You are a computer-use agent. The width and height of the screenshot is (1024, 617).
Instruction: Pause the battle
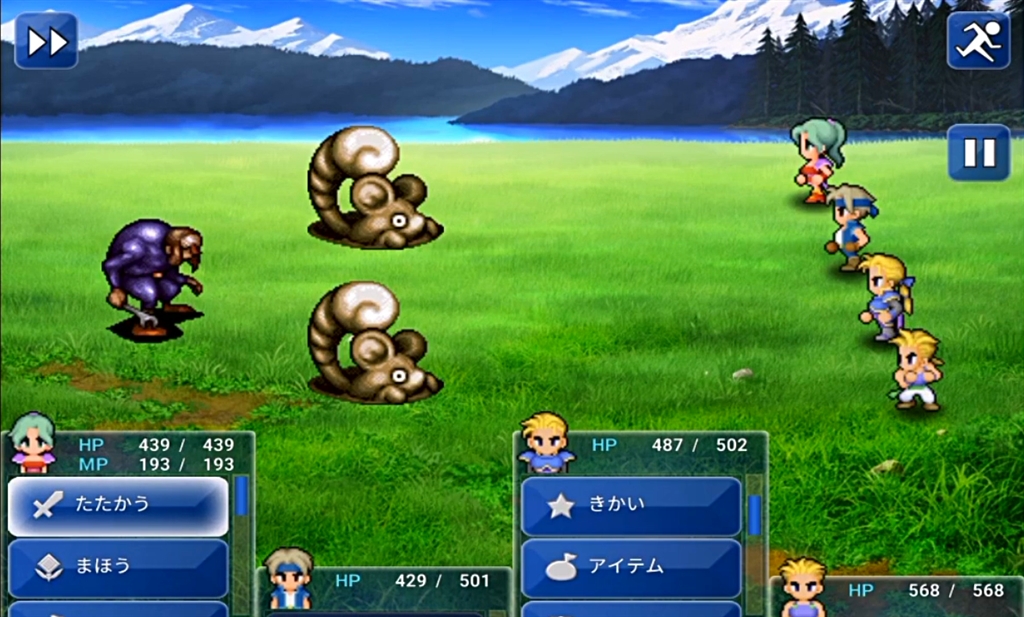pyautogui.click(x=978, y=153)
